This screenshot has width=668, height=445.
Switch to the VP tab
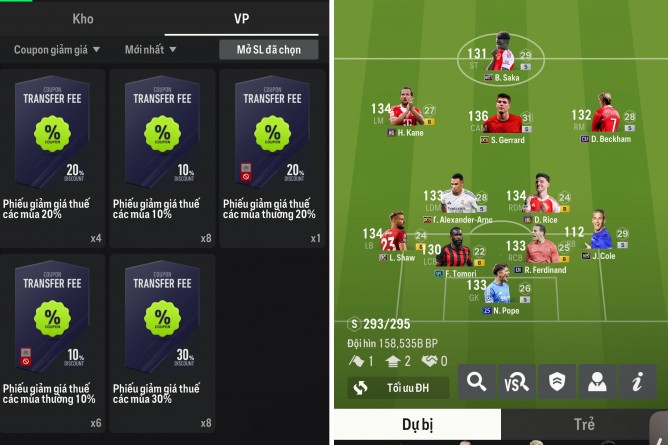(241, 19)
